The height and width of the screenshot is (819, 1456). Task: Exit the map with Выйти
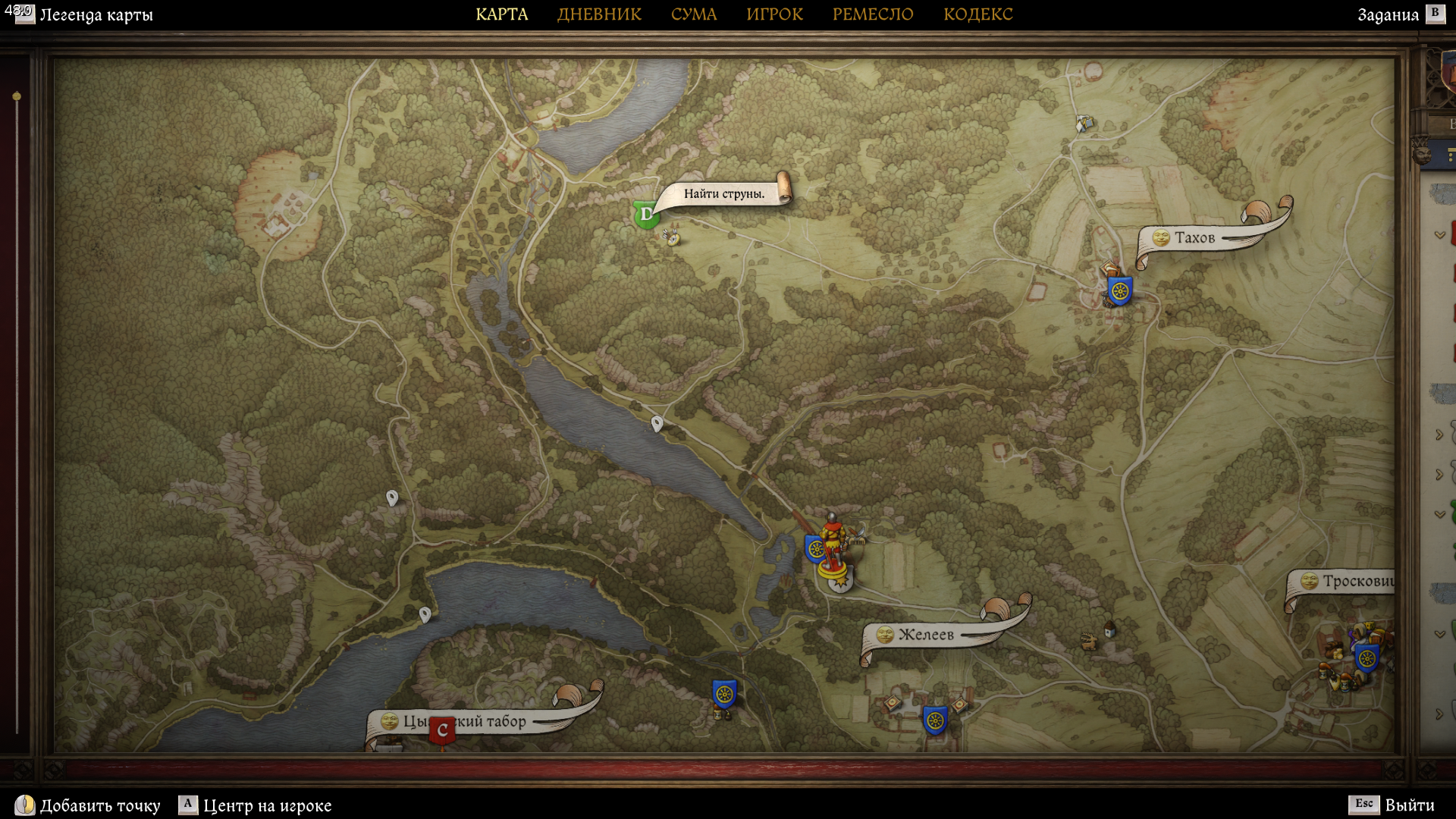point(1409,805)
